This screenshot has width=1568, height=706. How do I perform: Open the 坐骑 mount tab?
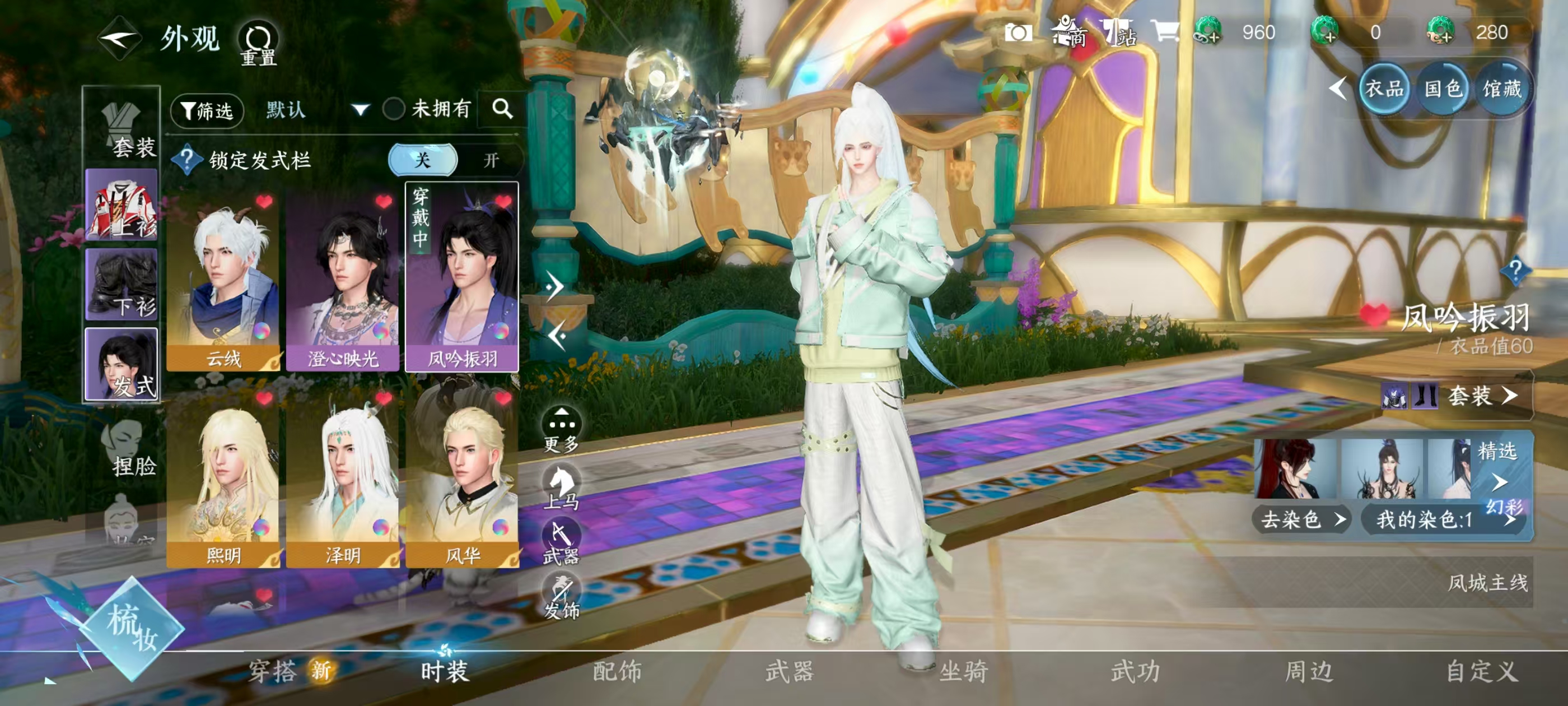click(x=963, y=671)
